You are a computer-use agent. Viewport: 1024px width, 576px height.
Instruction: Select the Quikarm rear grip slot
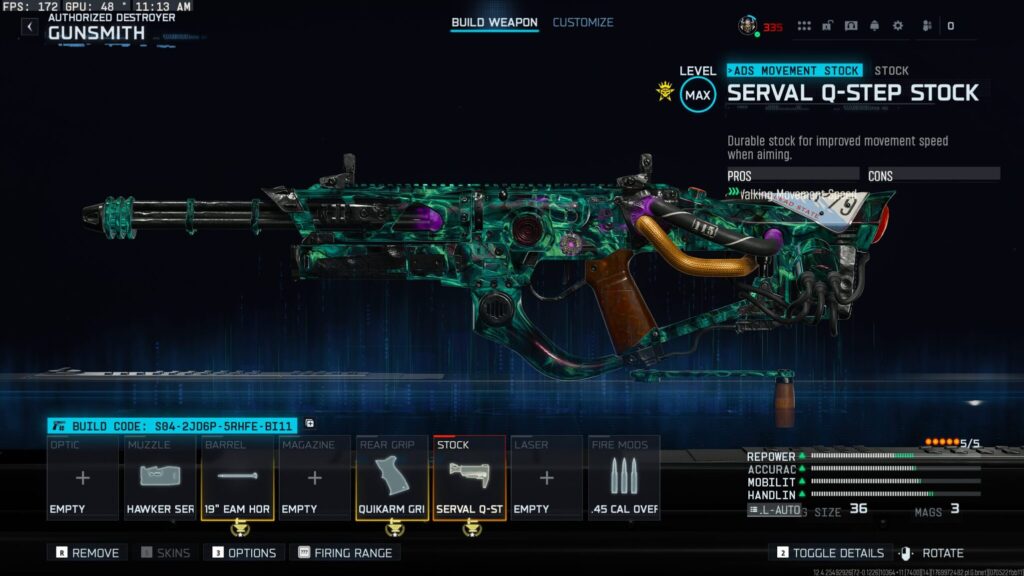pos(392,478)
